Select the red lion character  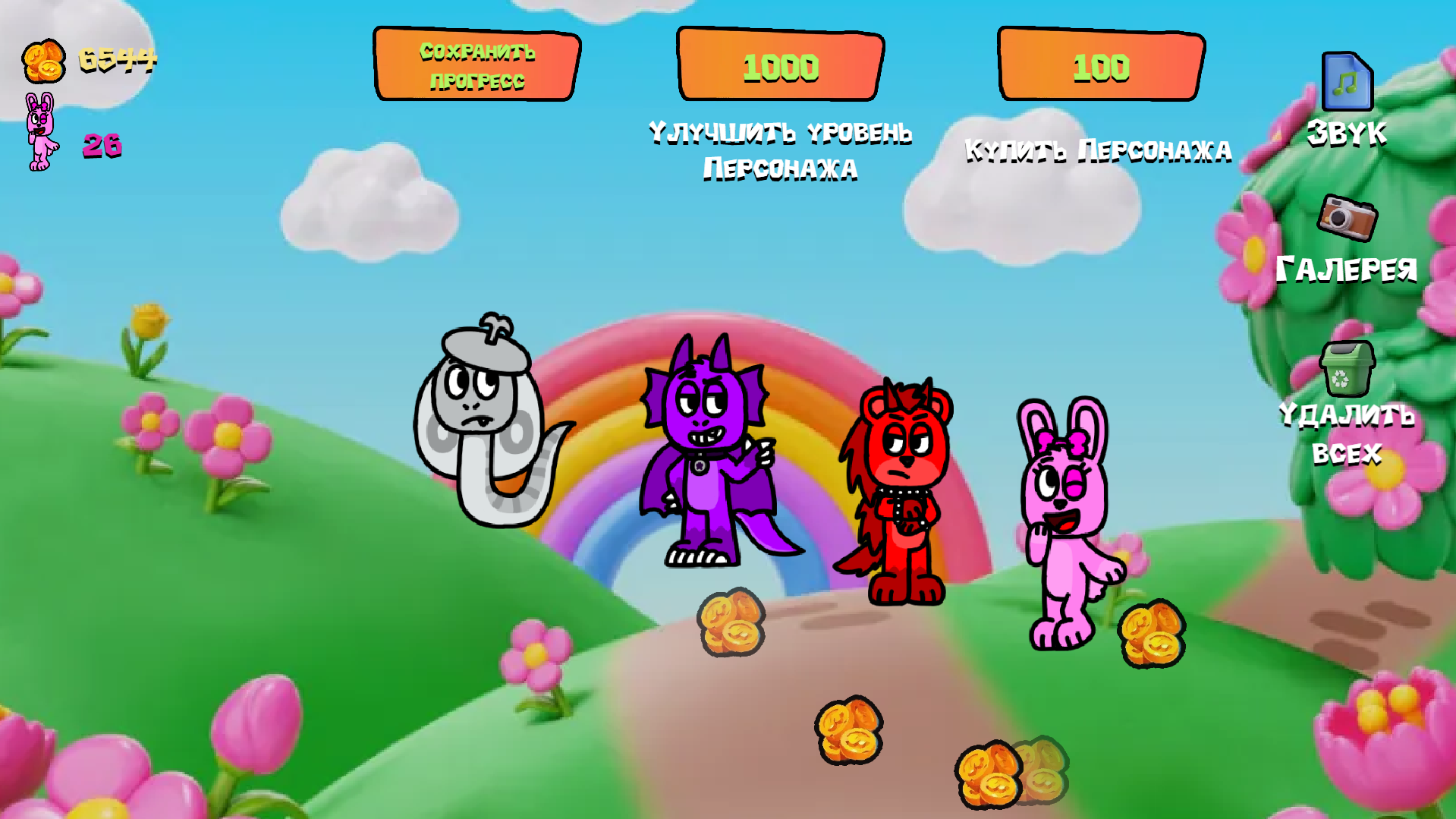(903, 478)
